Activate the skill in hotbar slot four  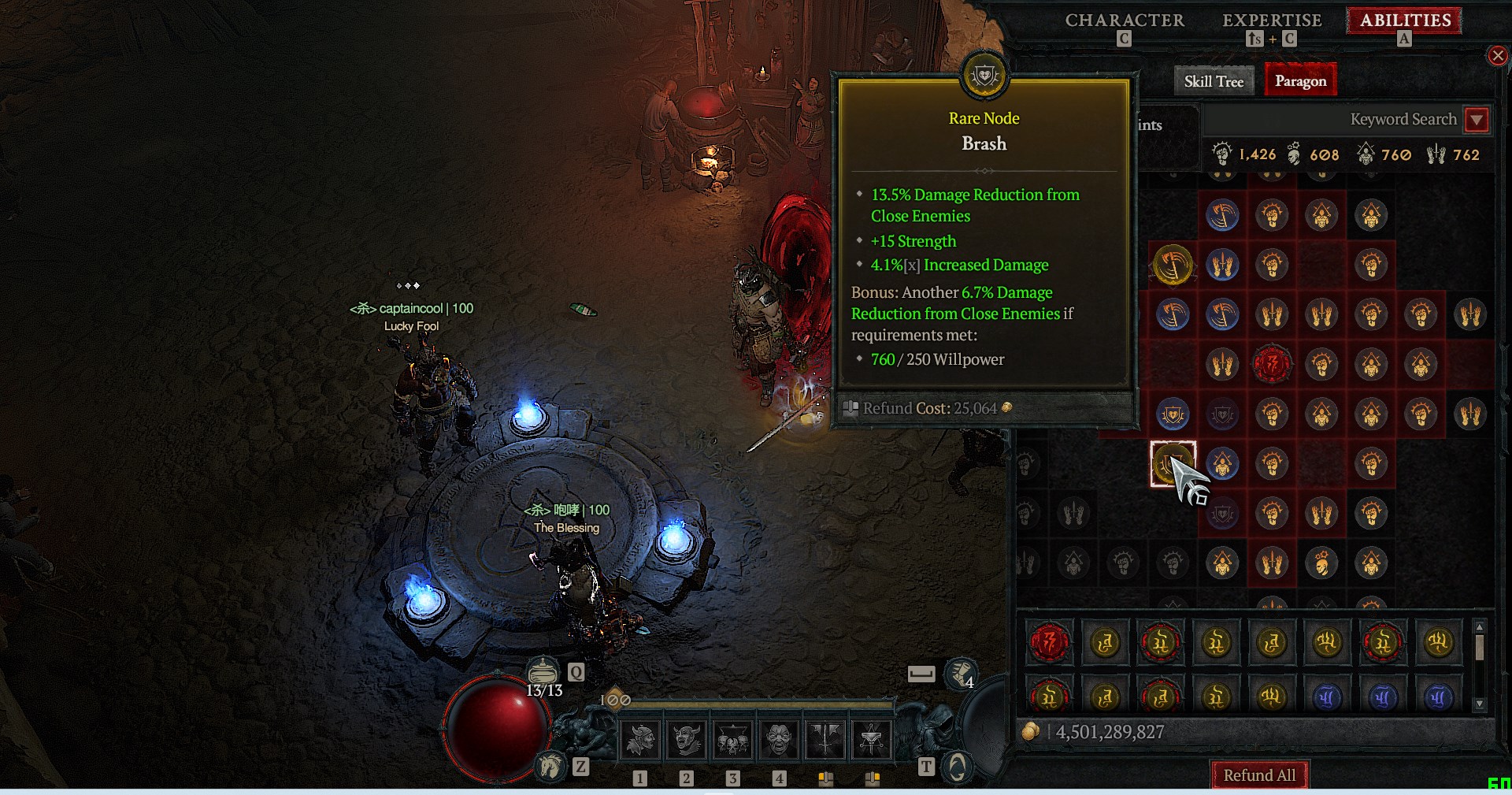(x=779, y=739)
